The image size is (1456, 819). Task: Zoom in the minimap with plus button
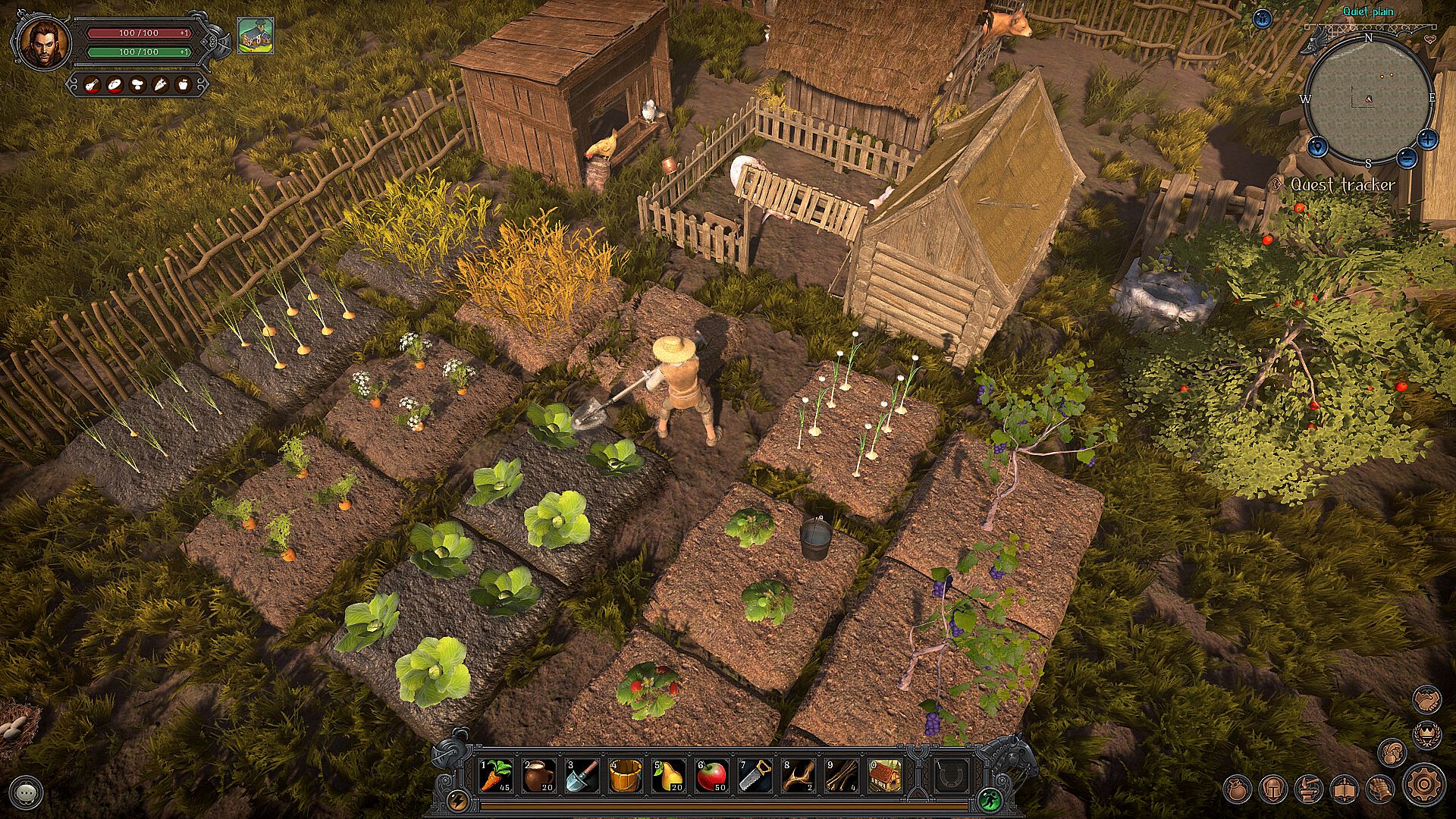pos(1427,139)
